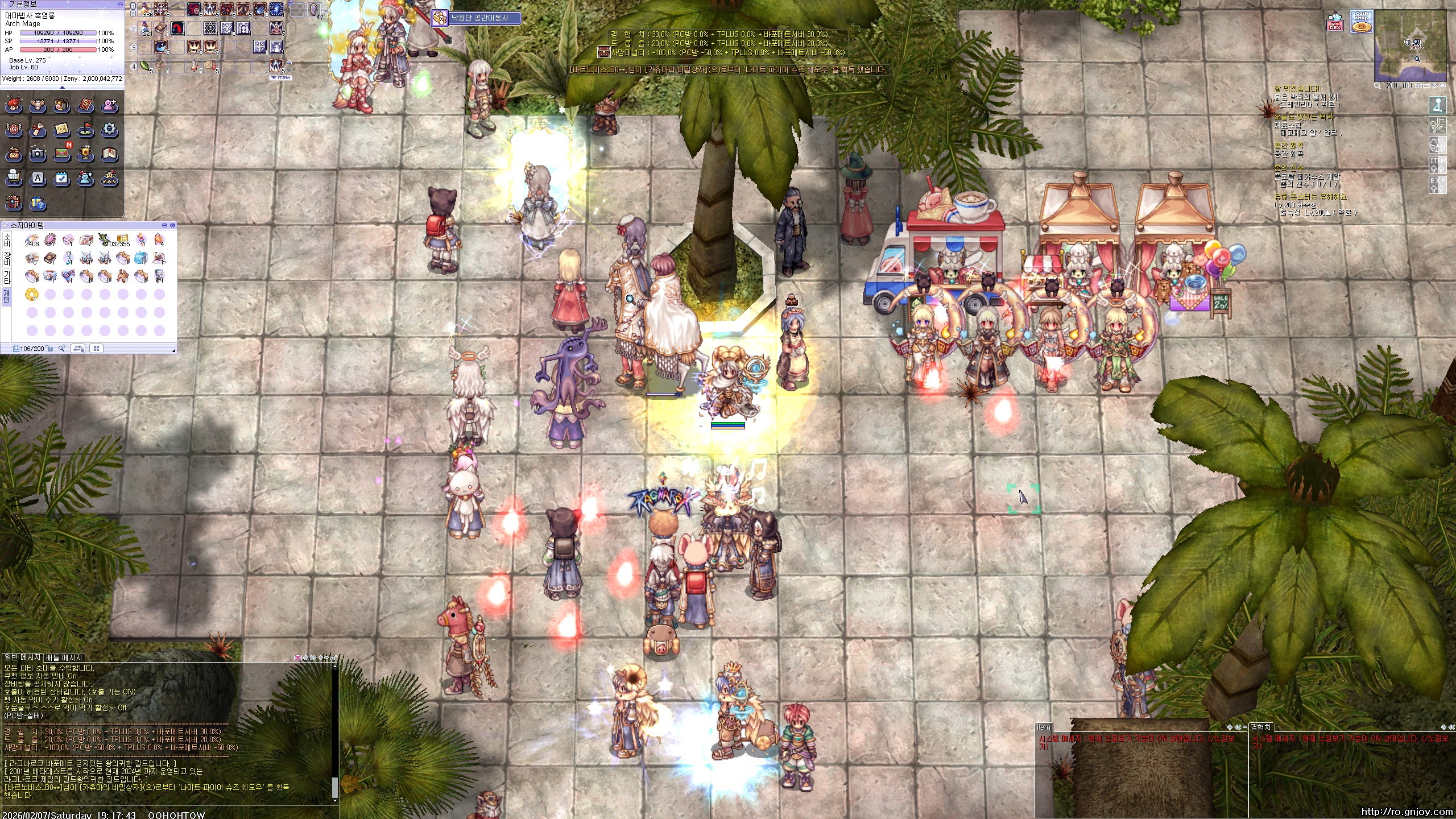Open the guild shield icon
Image resolution: width=1456 pixels, height=819 pixels.
pos(14,130)
